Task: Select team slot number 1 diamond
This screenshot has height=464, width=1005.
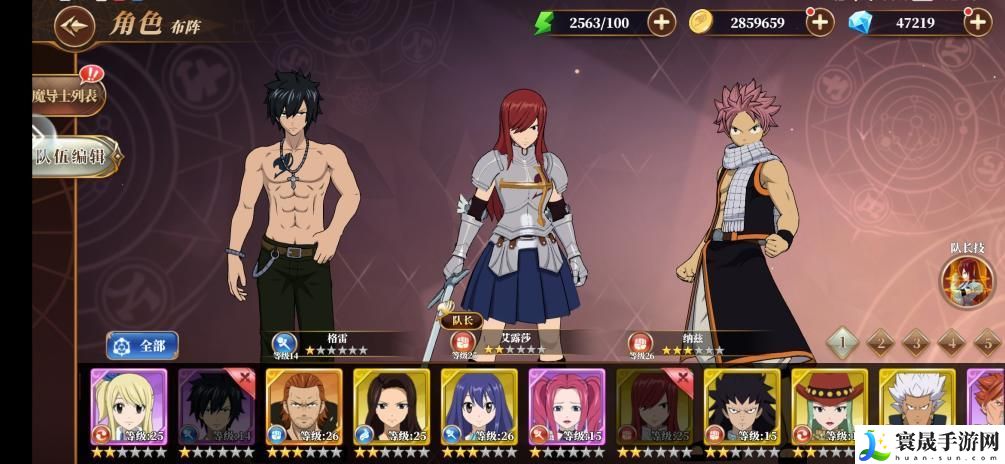Action: (842, 343)
